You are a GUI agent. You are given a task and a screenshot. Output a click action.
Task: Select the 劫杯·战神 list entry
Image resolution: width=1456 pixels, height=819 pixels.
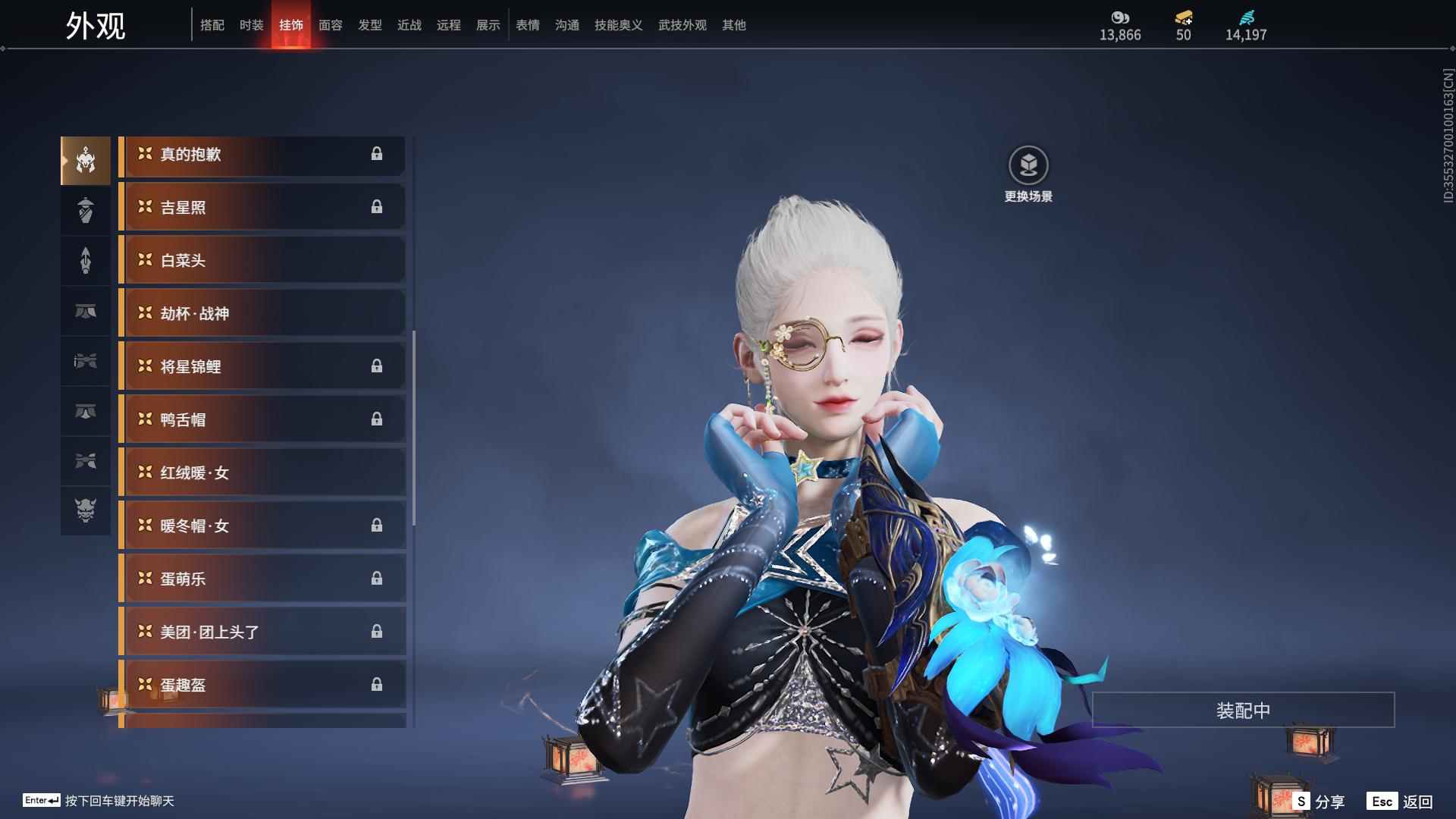[x=262, y=313]
